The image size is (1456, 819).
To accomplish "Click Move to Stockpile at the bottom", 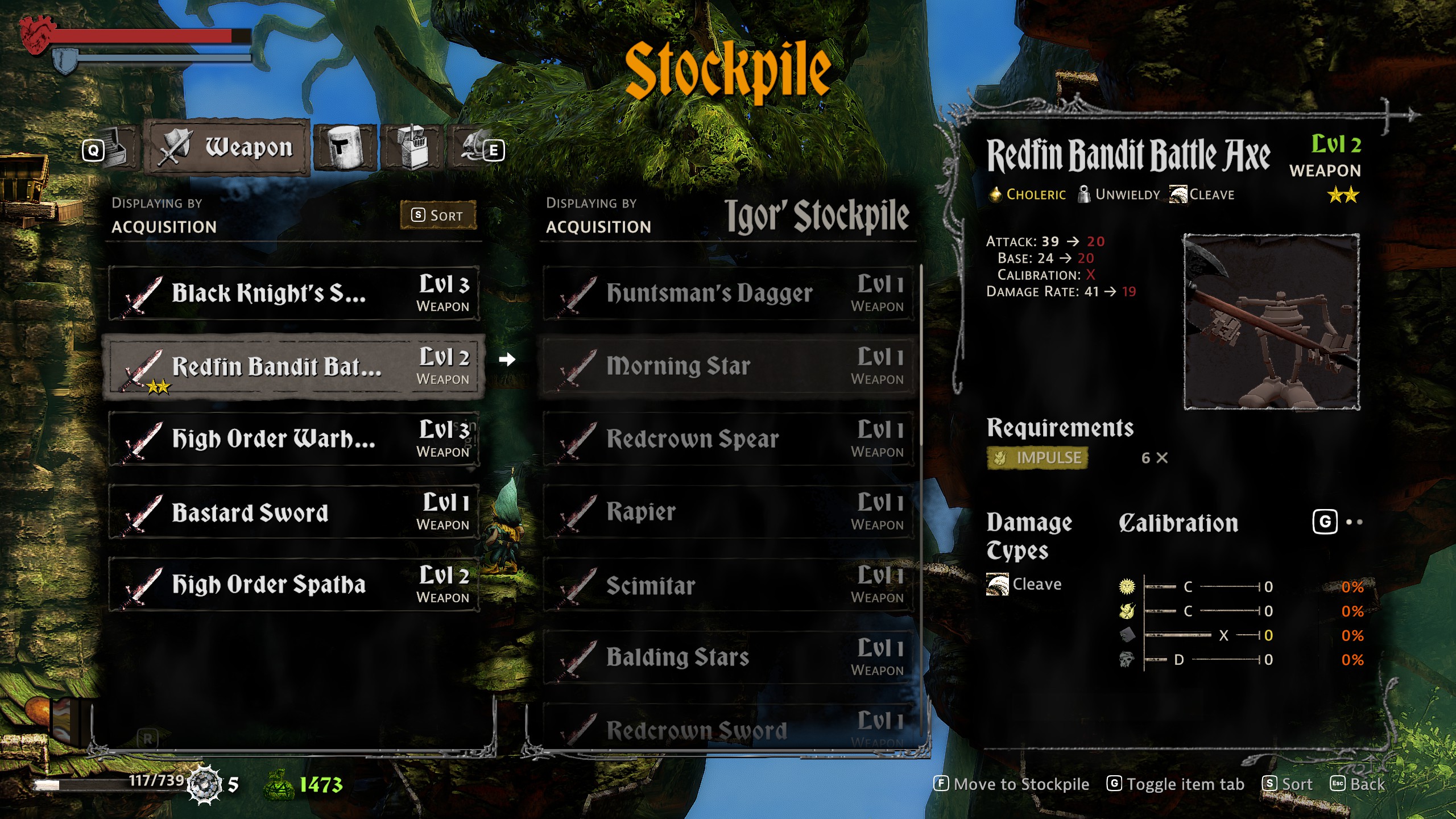I will click(1011, 784).
